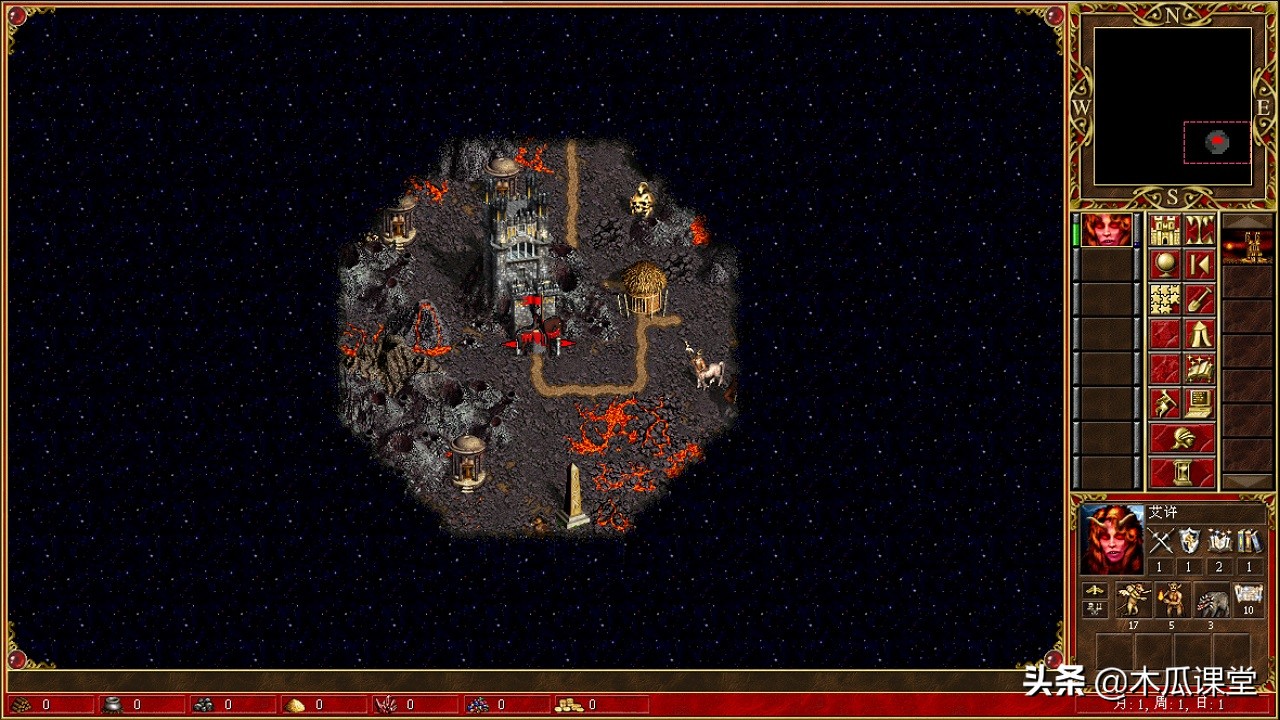
Task: Select the Inferno town in the town list
Action: 1247,246
